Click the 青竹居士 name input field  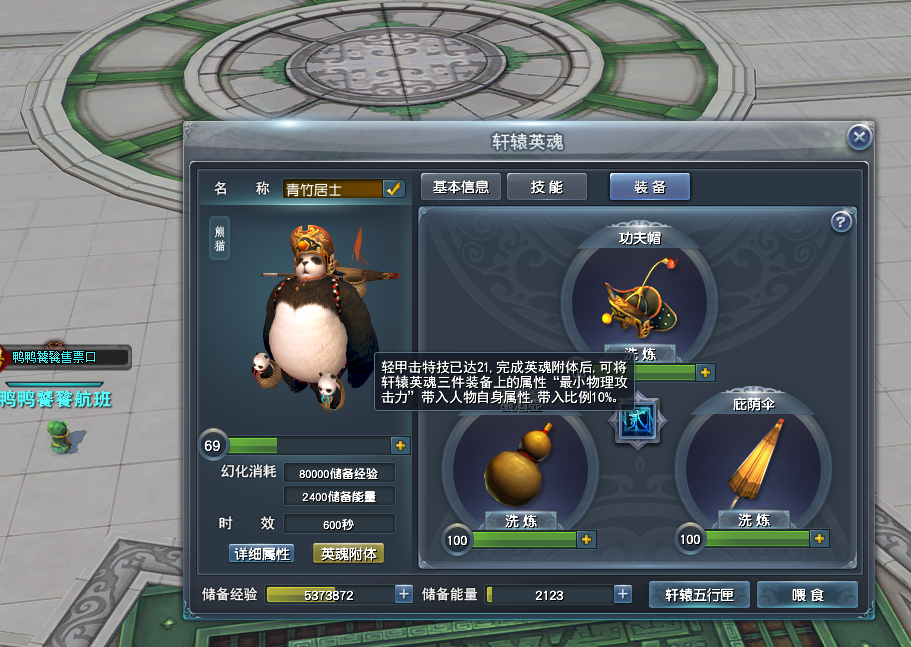(x=332, y=189)
